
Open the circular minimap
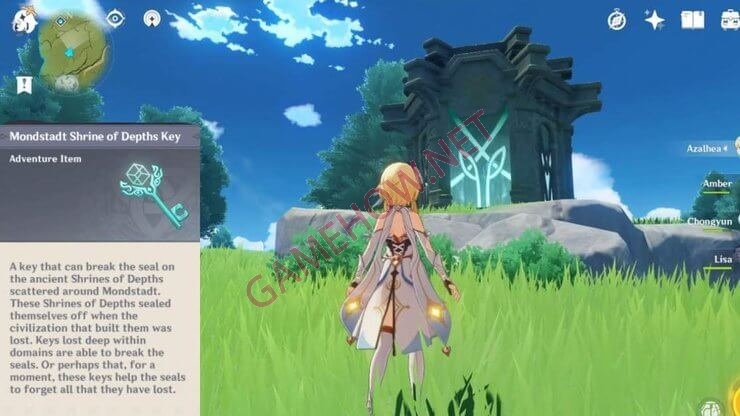click(x=73, y=50)
